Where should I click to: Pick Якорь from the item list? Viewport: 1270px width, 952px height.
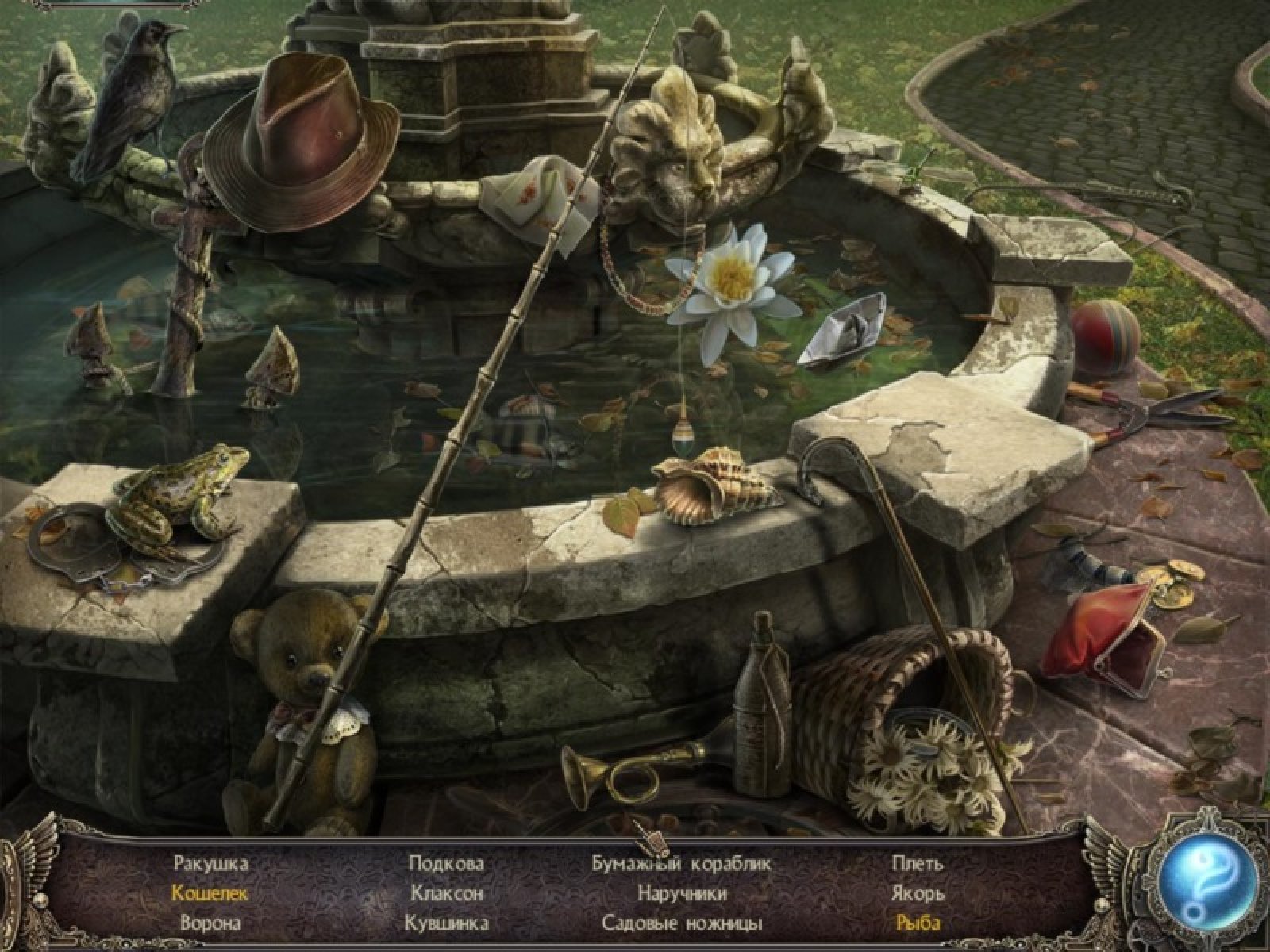coord(918,893)
